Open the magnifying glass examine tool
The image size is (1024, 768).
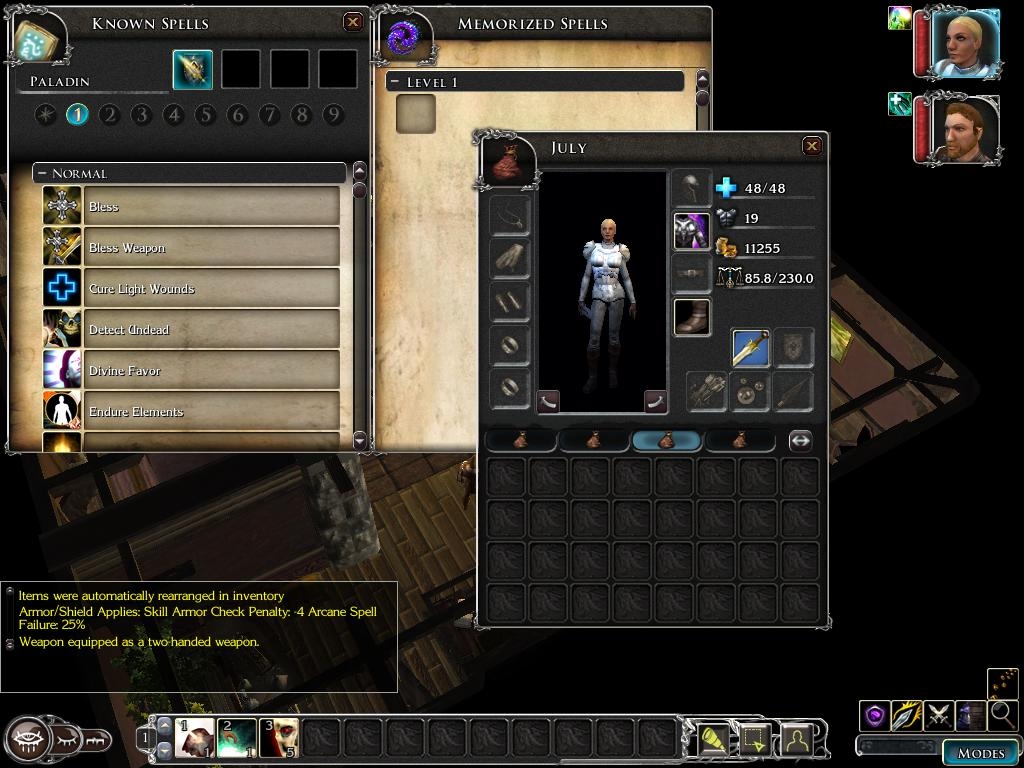point(1002,714)
